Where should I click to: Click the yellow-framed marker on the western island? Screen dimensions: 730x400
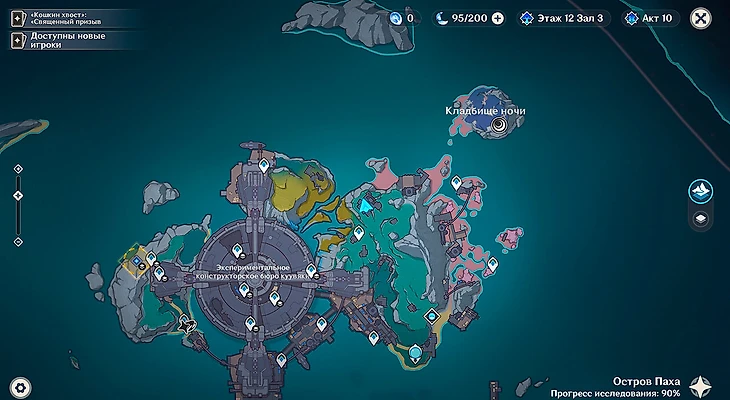point(136,260)
